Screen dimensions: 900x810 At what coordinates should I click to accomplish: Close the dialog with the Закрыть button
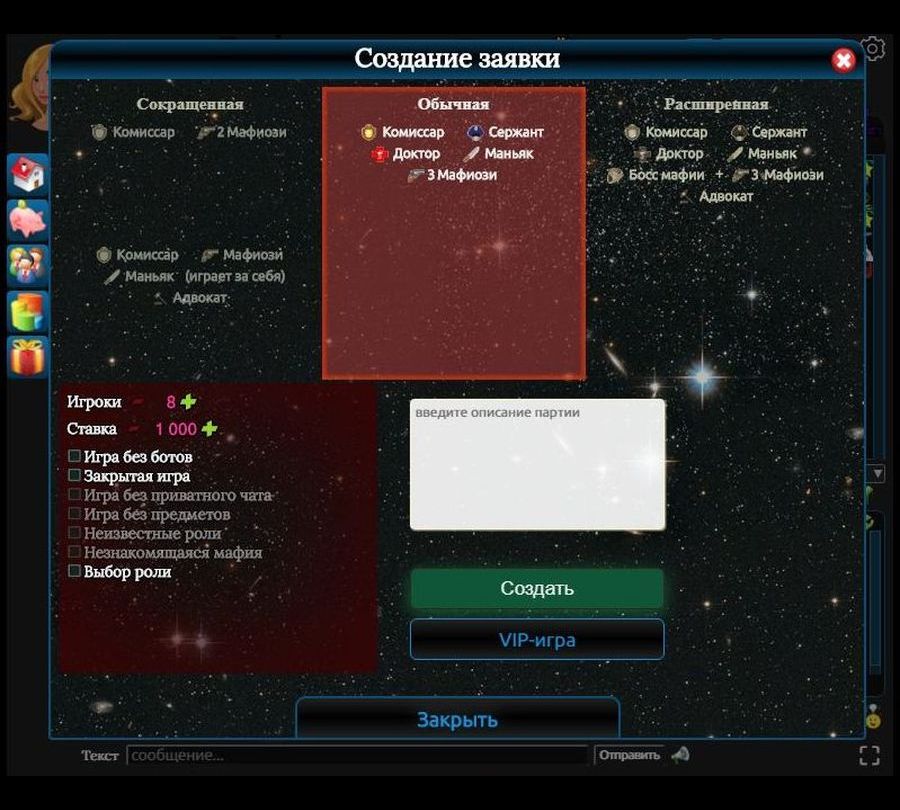[x=457, y=719]
